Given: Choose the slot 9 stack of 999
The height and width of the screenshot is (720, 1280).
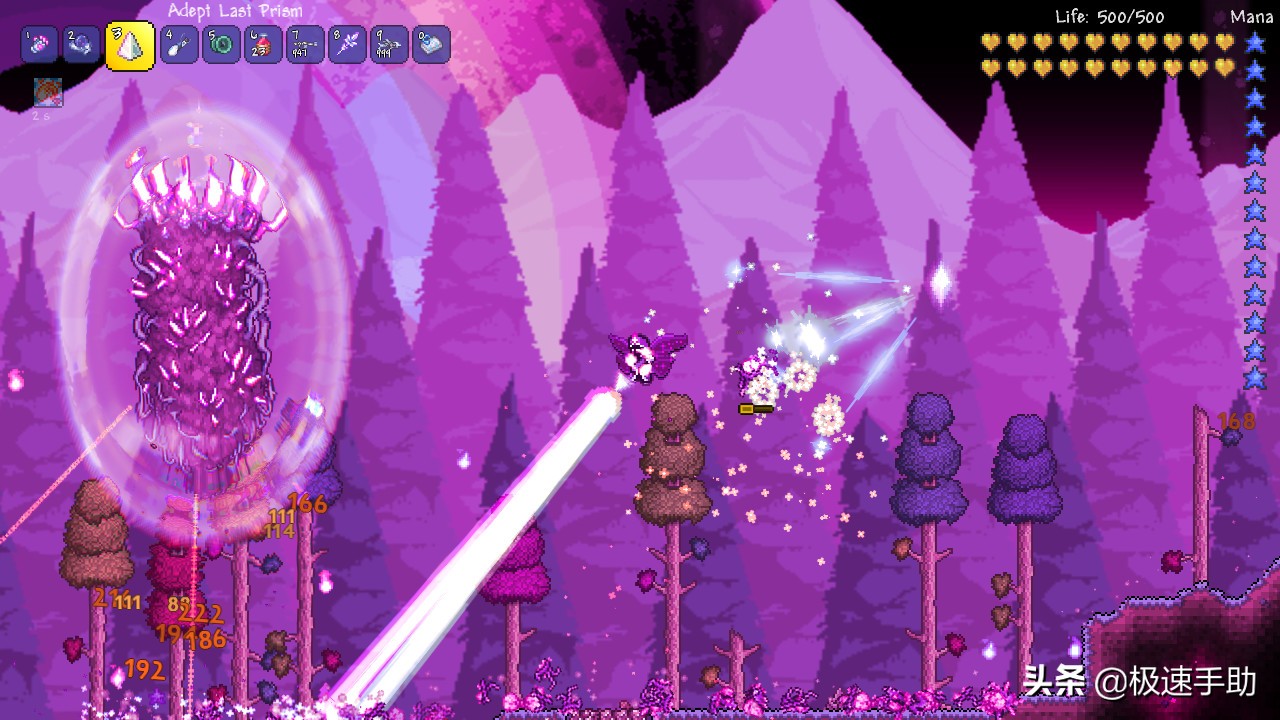Looking at the screenshot, I should click(389, 45).
